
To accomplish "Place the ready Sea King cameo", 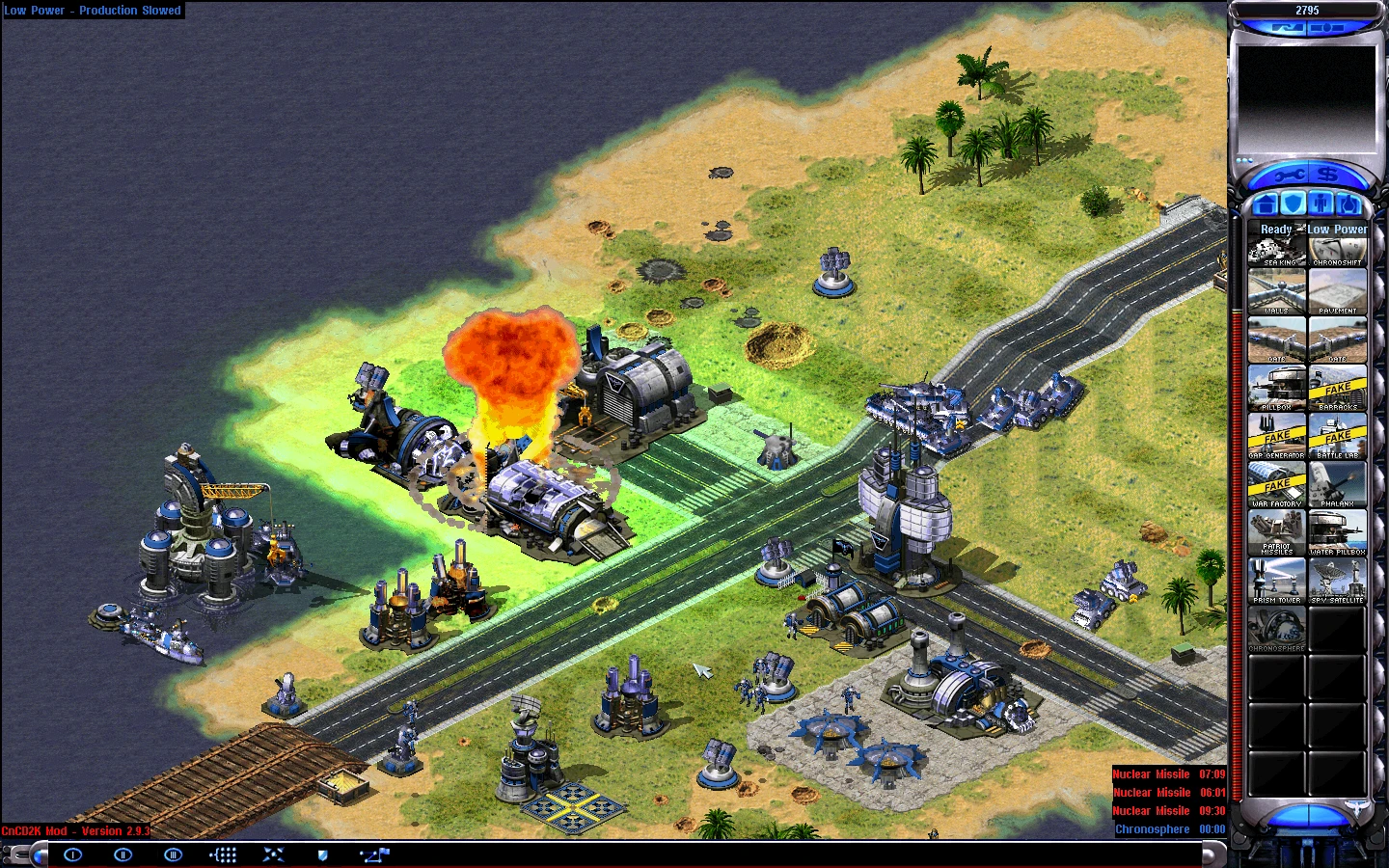I will (1276, 250).
